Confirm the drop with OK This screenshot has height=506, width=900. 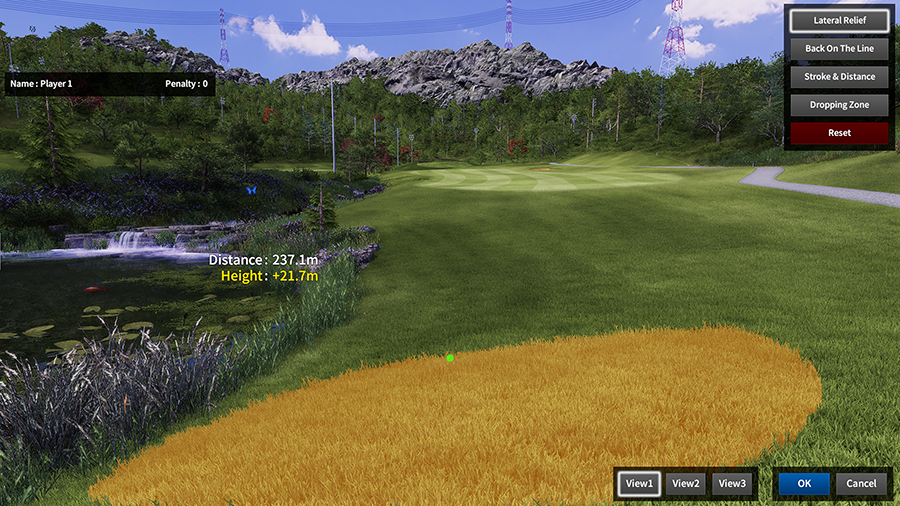(x=804, y=483)
